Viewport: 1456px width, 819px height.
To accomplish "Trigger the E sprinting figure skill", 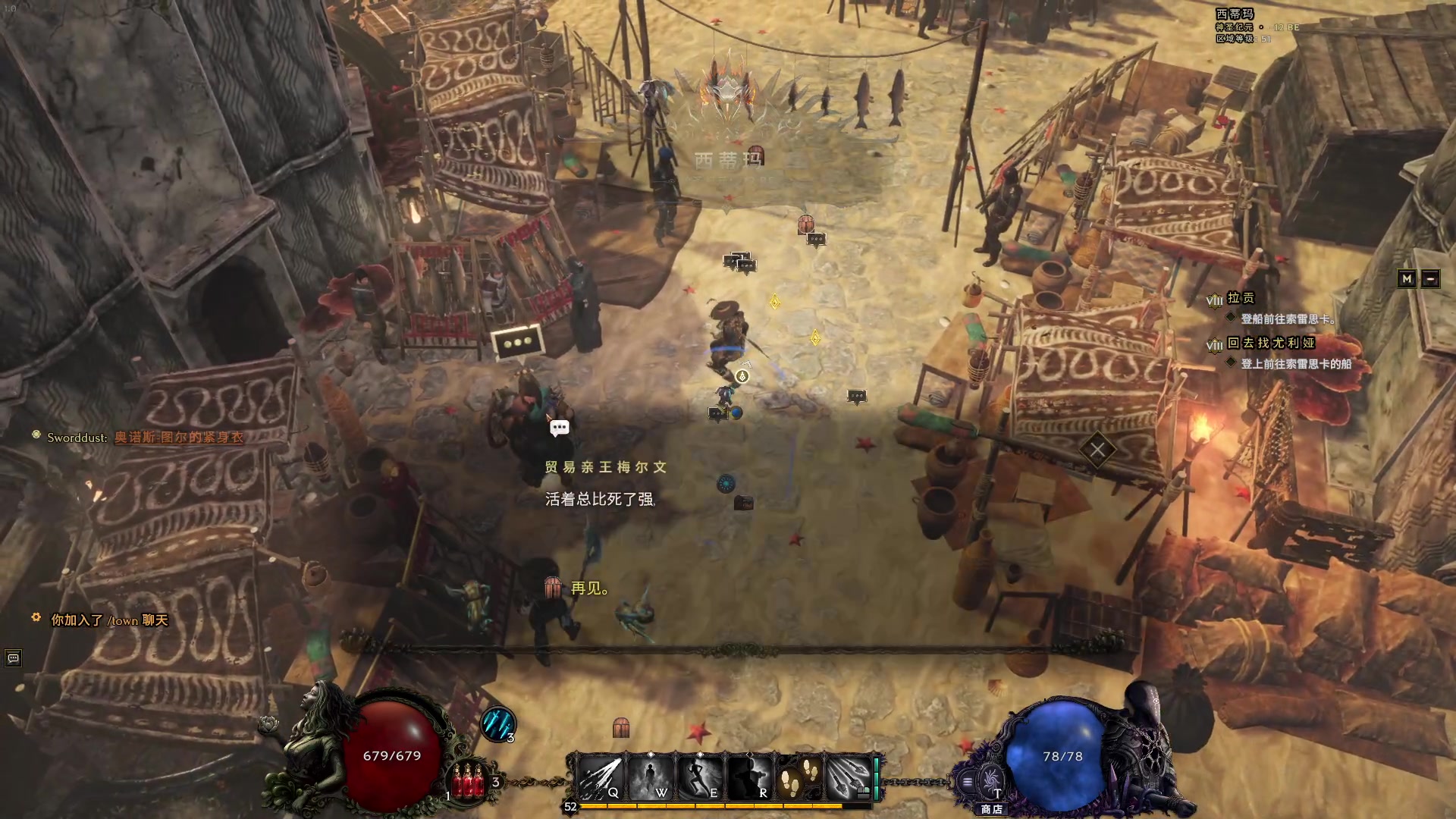I will [700, 778].
